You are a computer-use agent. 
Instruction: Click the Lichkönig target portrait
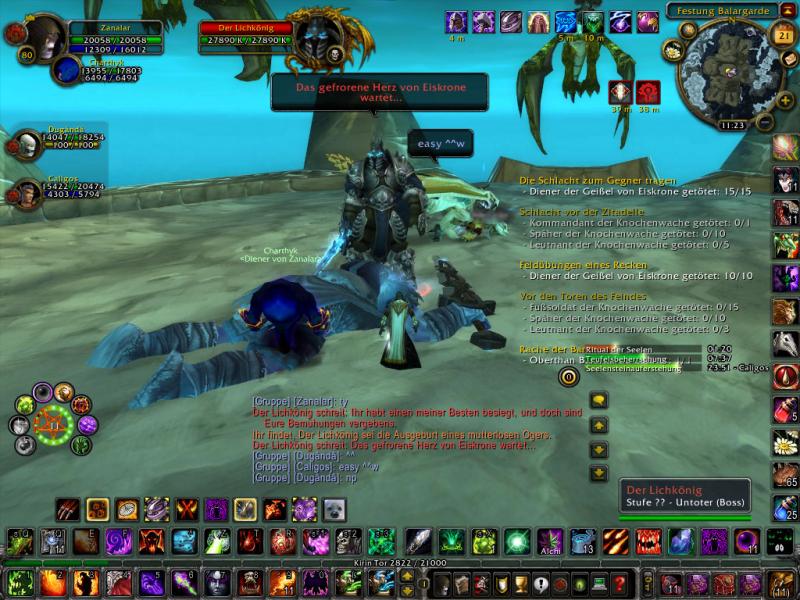[x=320, y=40]
